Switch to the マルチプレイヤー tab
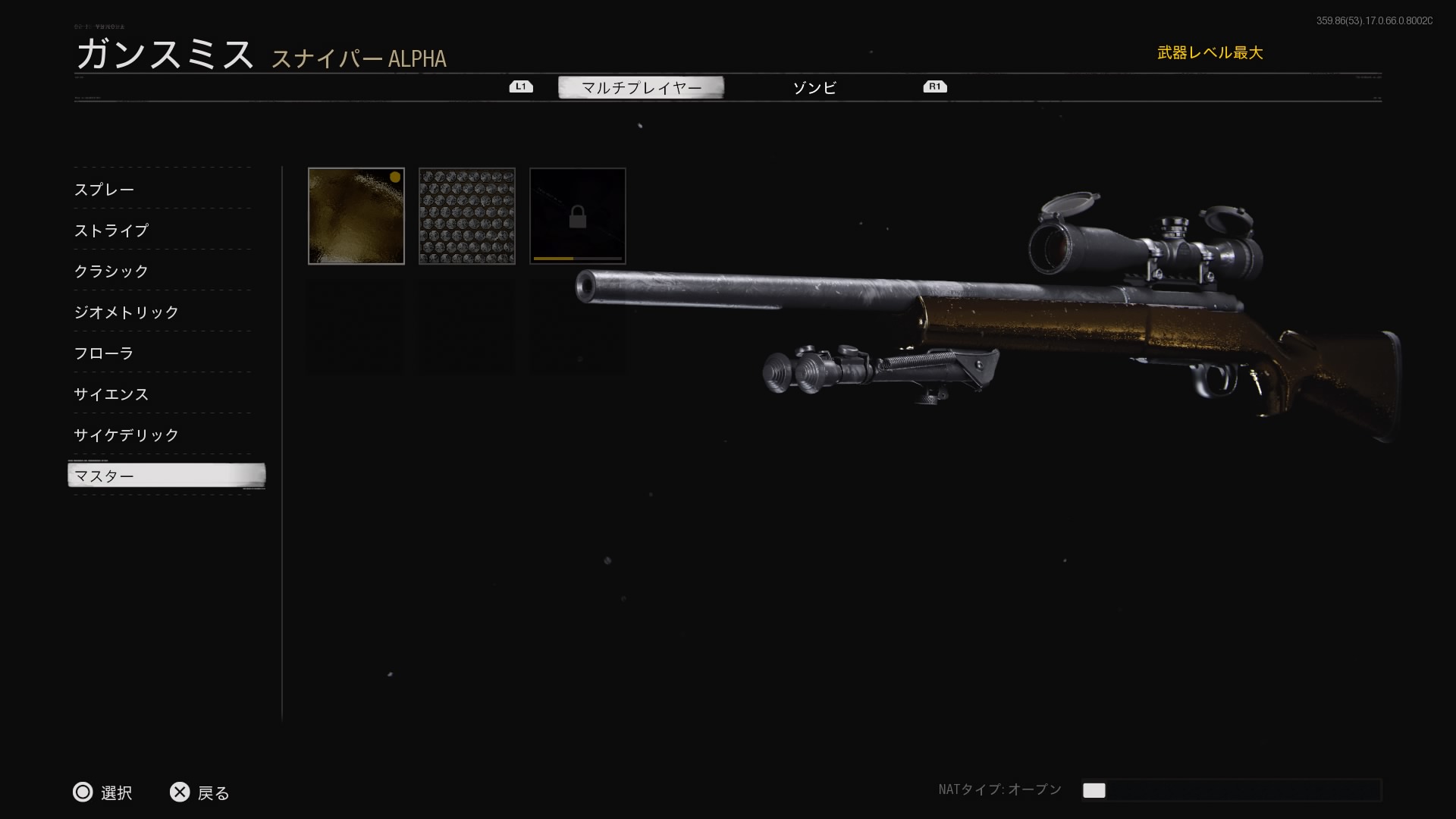 (x=641, y=88)
